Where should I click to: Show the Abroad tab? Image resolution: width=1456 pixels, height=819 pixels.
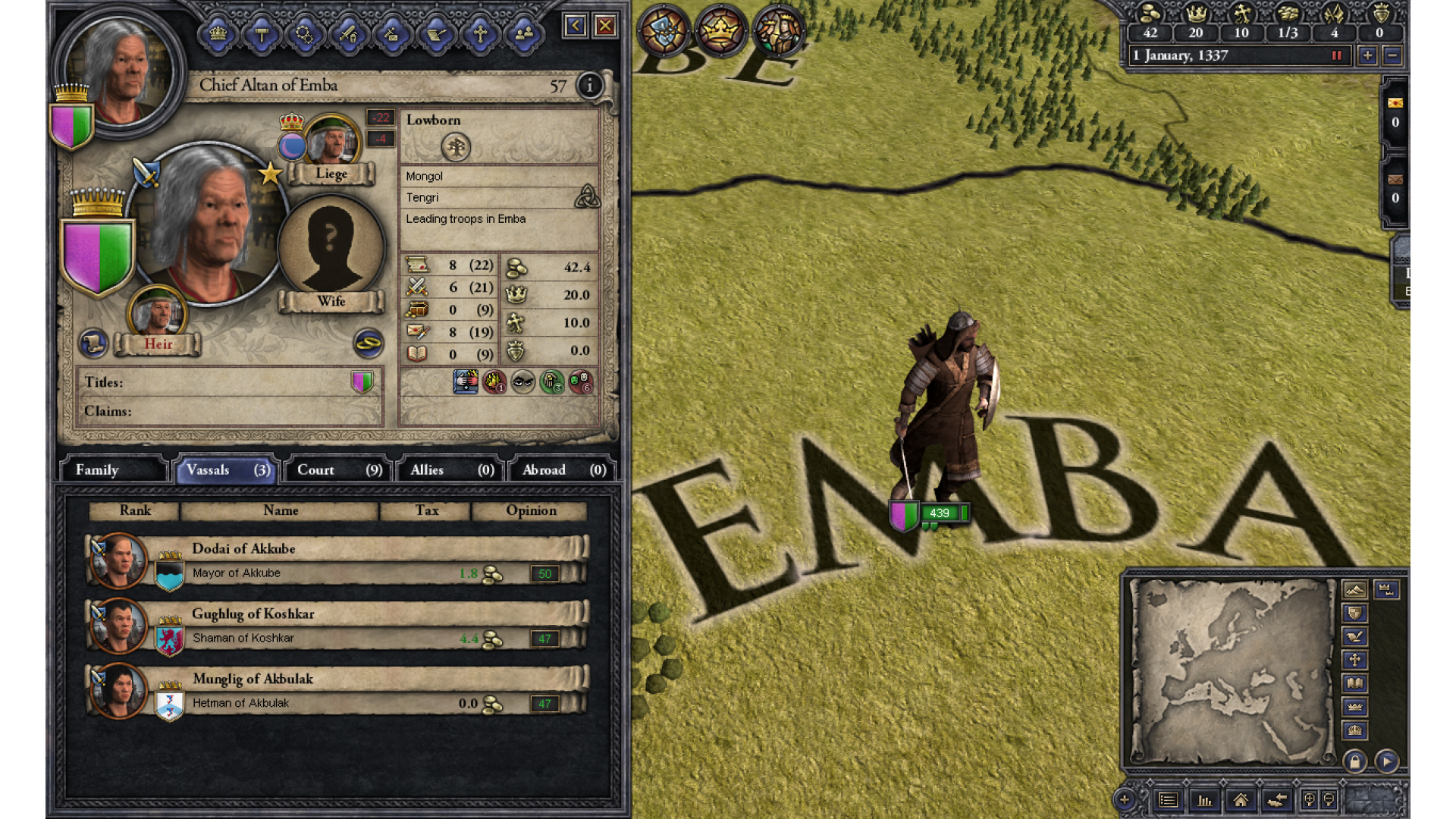pyautogui.click(x=563, y=470)
